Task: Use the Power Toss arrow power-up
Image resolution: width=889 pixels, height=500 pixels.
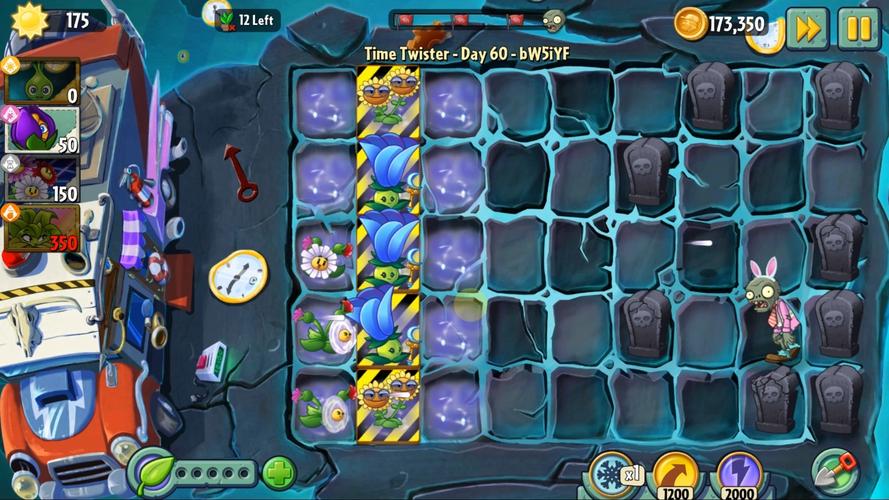Action: pyautogui.click(x=676, y=474)
